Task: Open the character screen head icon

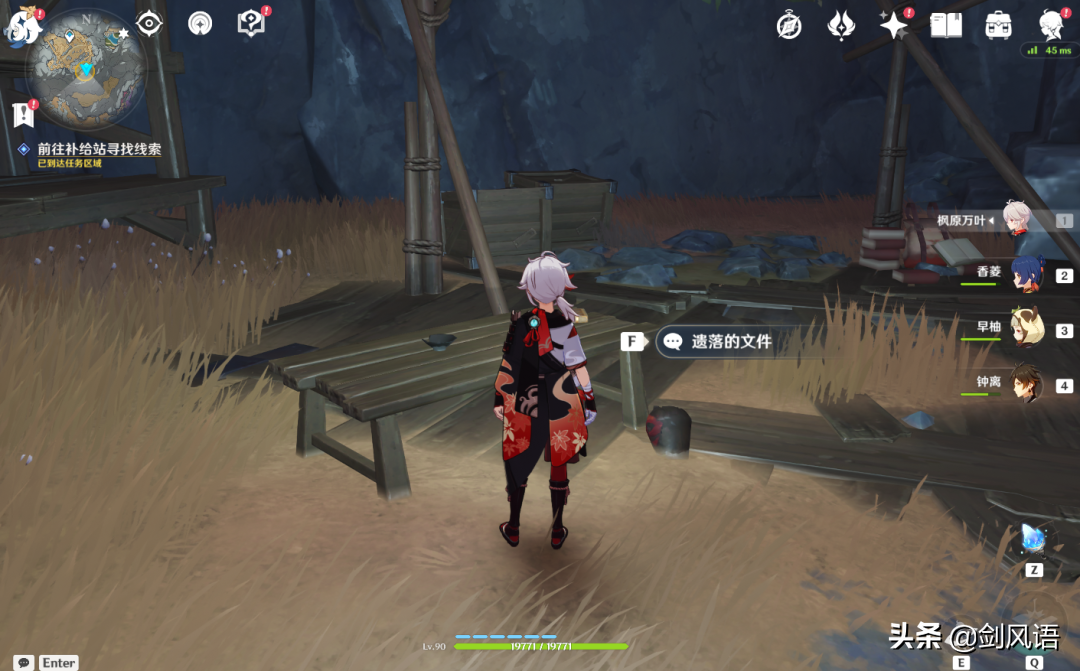Action: (x=1050, y=24)
